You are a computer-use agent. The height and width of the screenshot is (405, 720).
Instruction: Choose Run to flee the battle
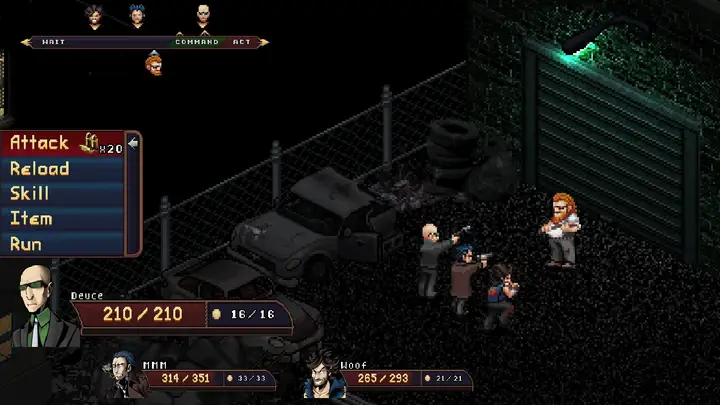(x=26, y=243)
